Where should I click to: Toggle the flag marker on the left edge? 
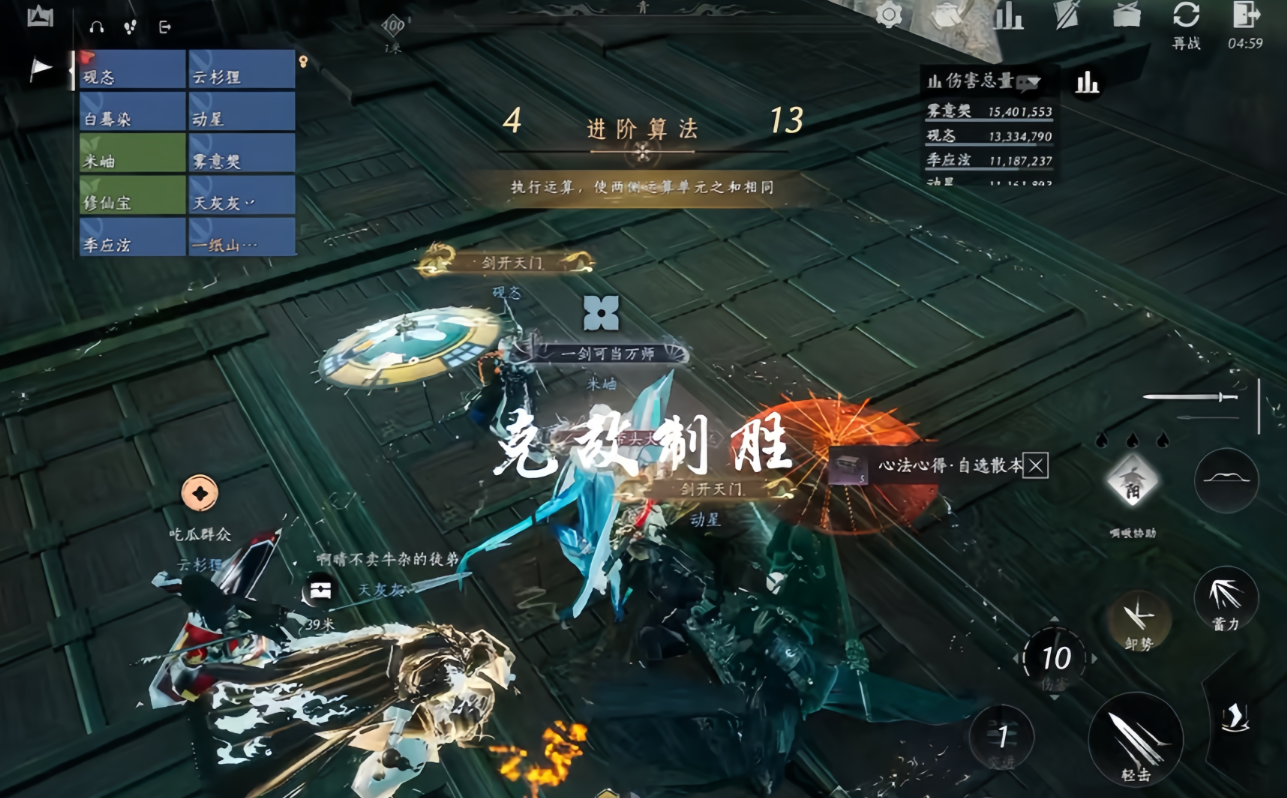point(39,66)
